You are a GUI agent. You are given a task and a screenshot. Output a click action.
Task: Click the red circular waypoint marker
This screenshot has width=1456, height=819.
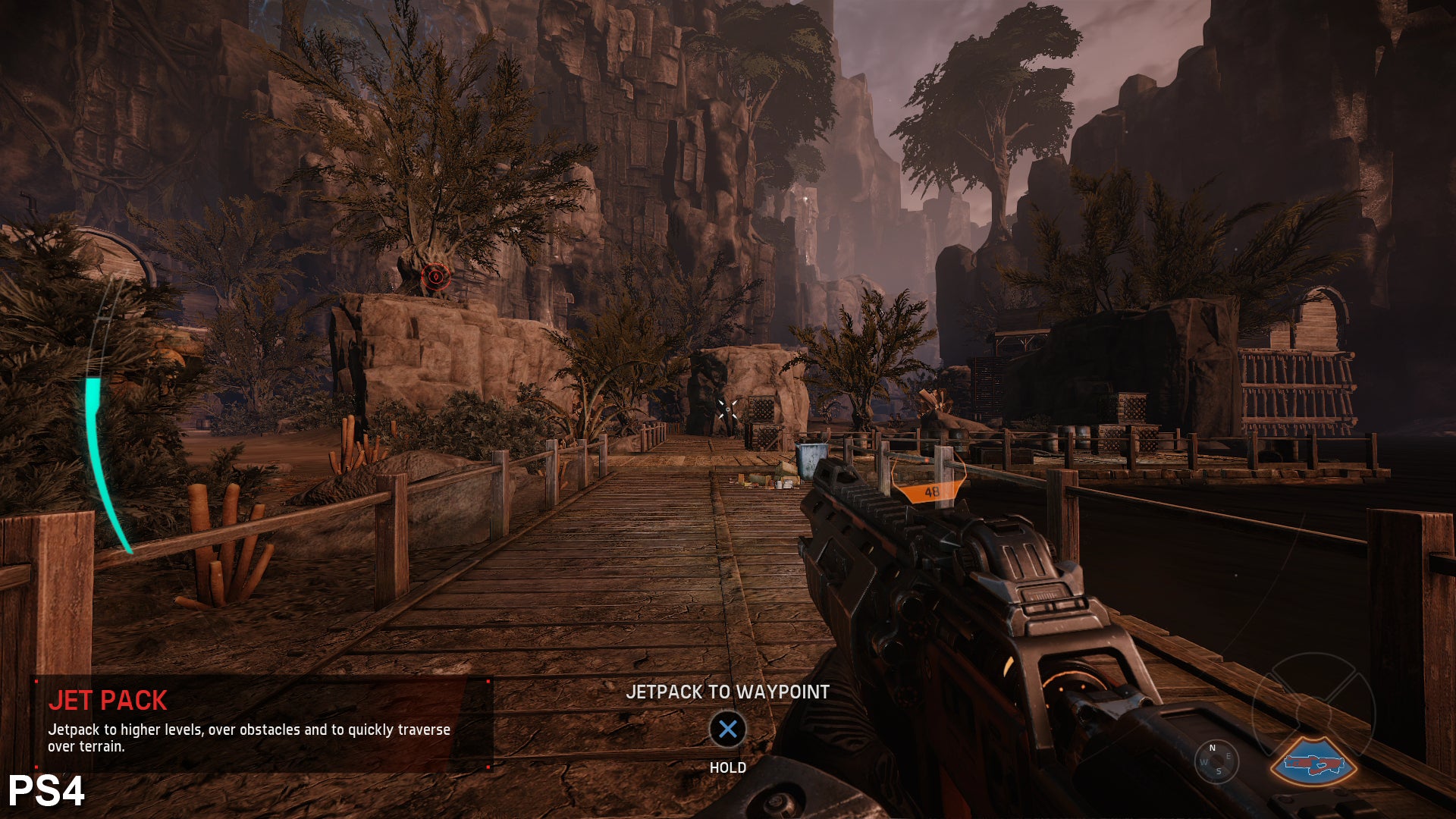point(435,277)
